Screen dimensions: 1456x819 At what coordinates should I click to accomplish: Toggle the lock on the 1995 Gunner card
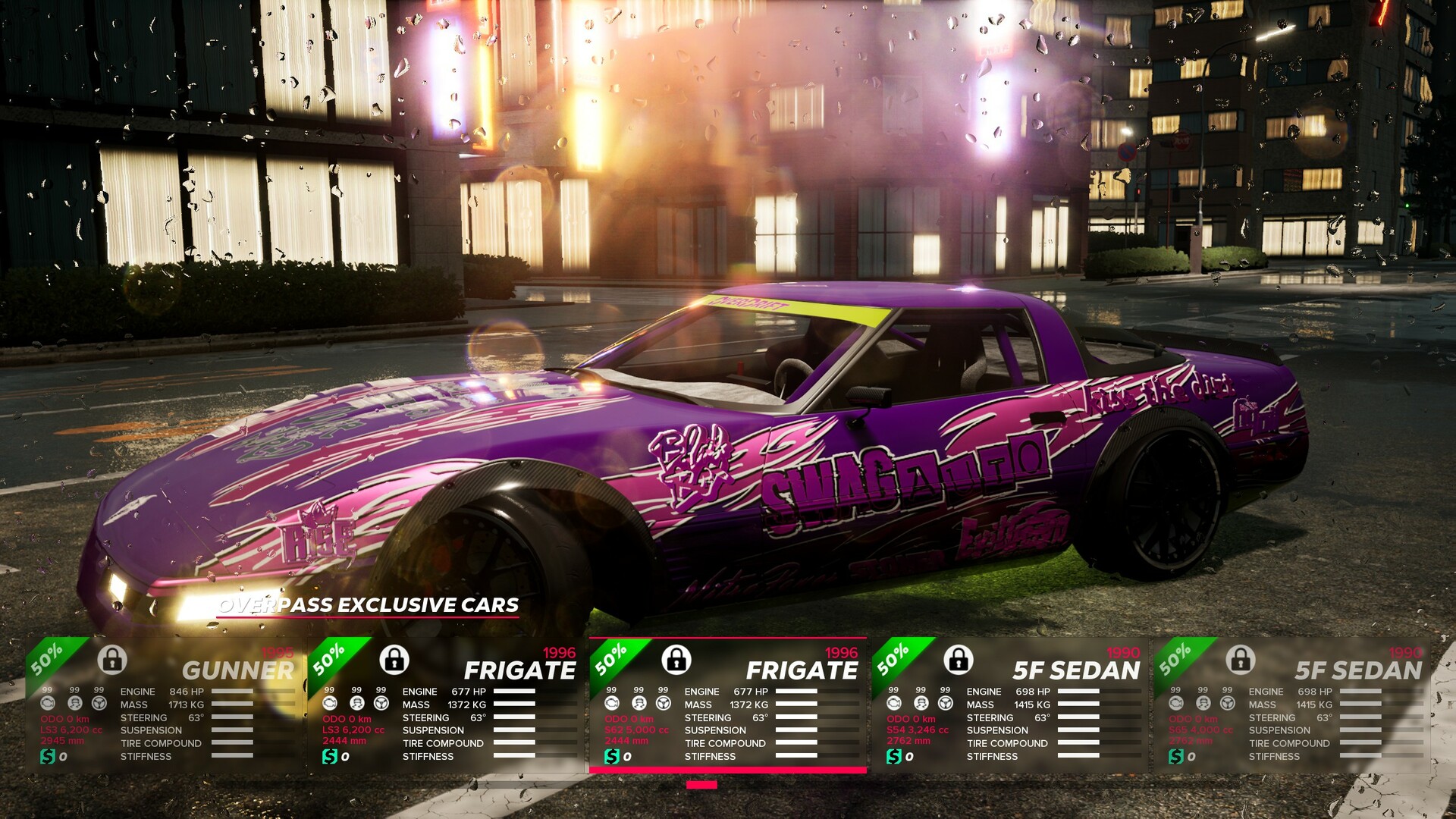112,661
